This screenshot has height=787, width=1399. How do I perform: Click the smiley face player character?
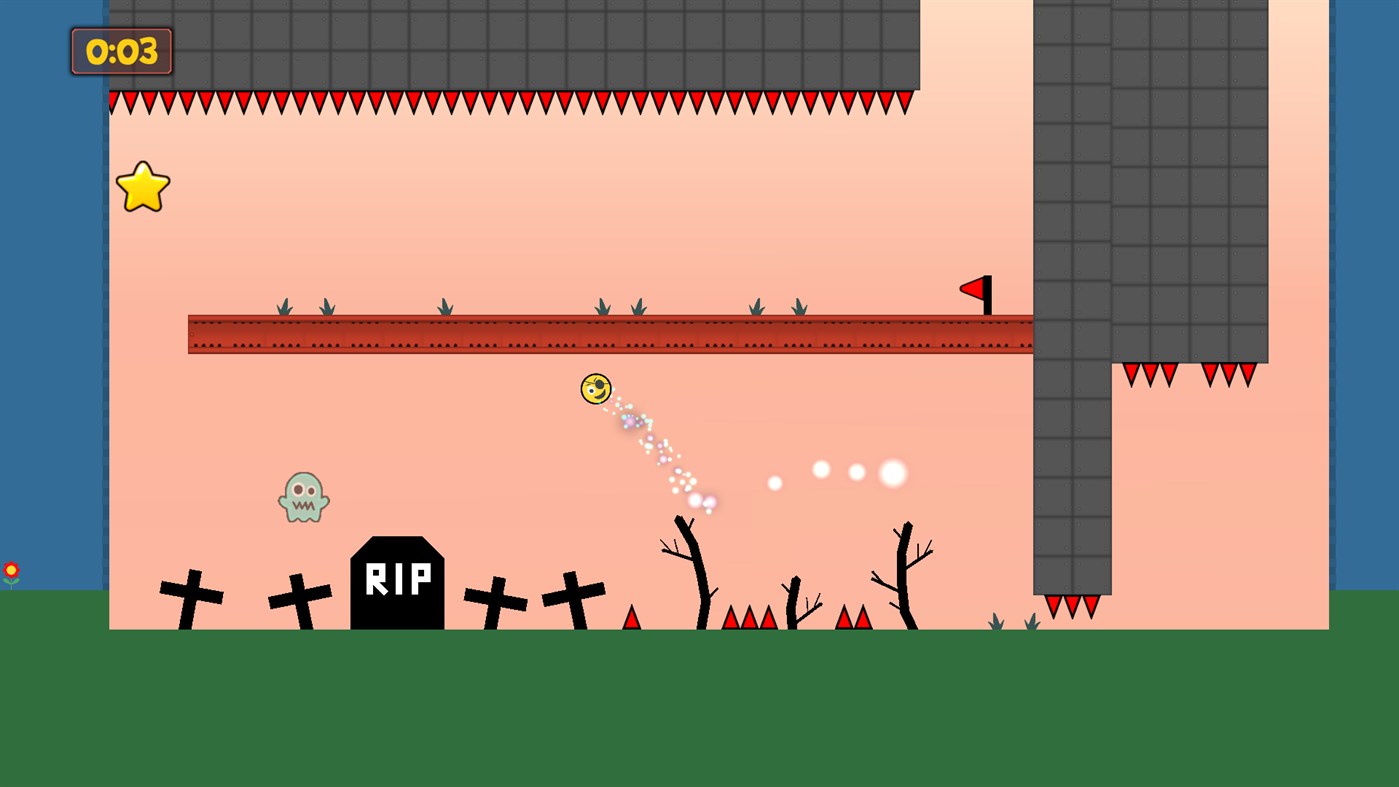[x=595, y=389]
